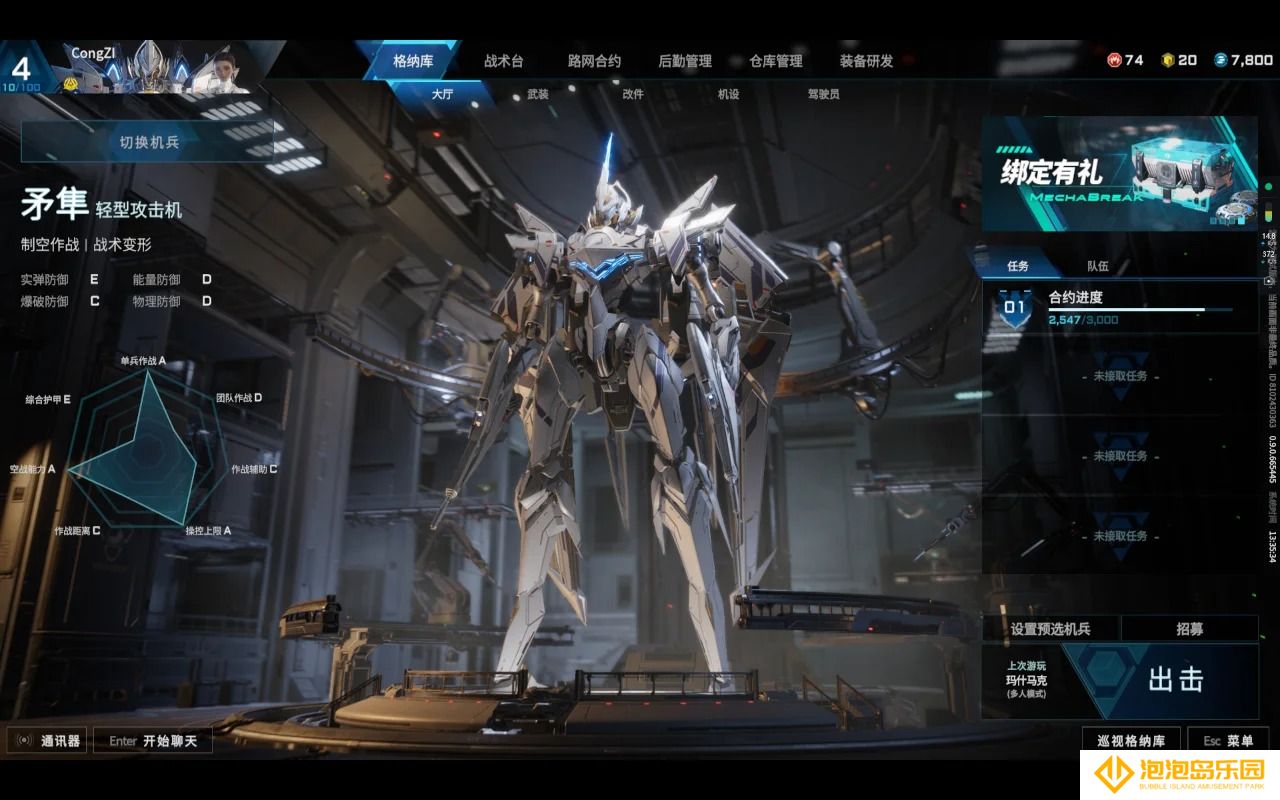
Task: Select the 任务 missions tab
Action: [1018, 266]
